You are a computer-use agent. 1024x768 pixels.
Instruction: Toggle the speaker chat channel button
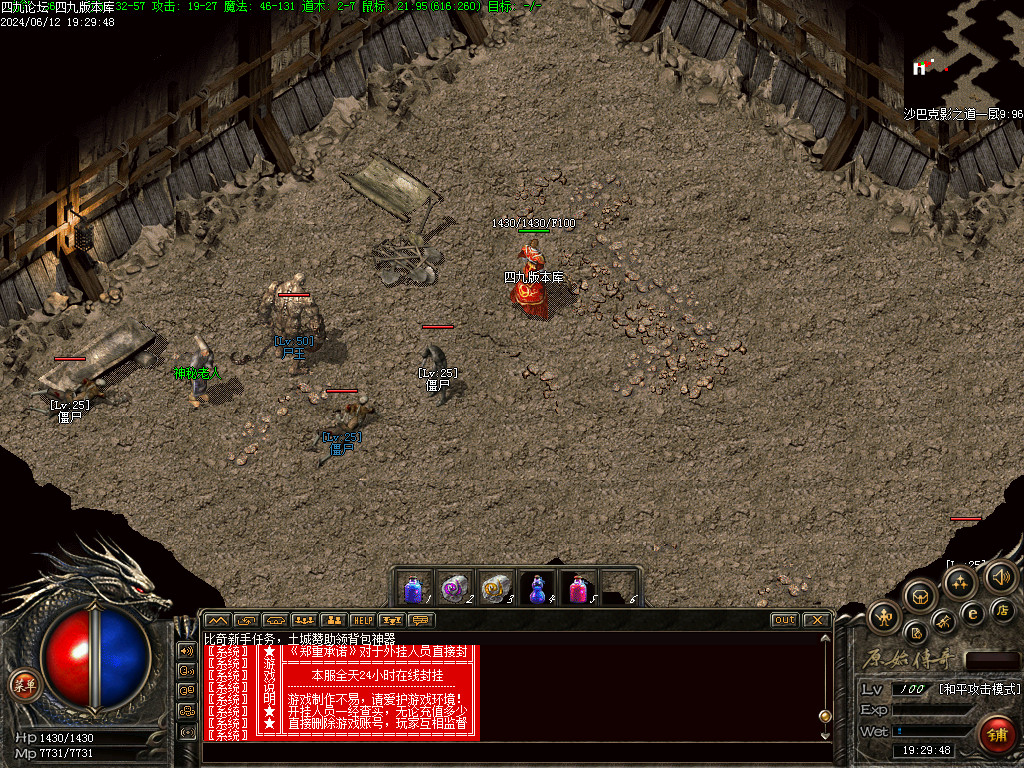pyautogui.click(x=187, y=650)
